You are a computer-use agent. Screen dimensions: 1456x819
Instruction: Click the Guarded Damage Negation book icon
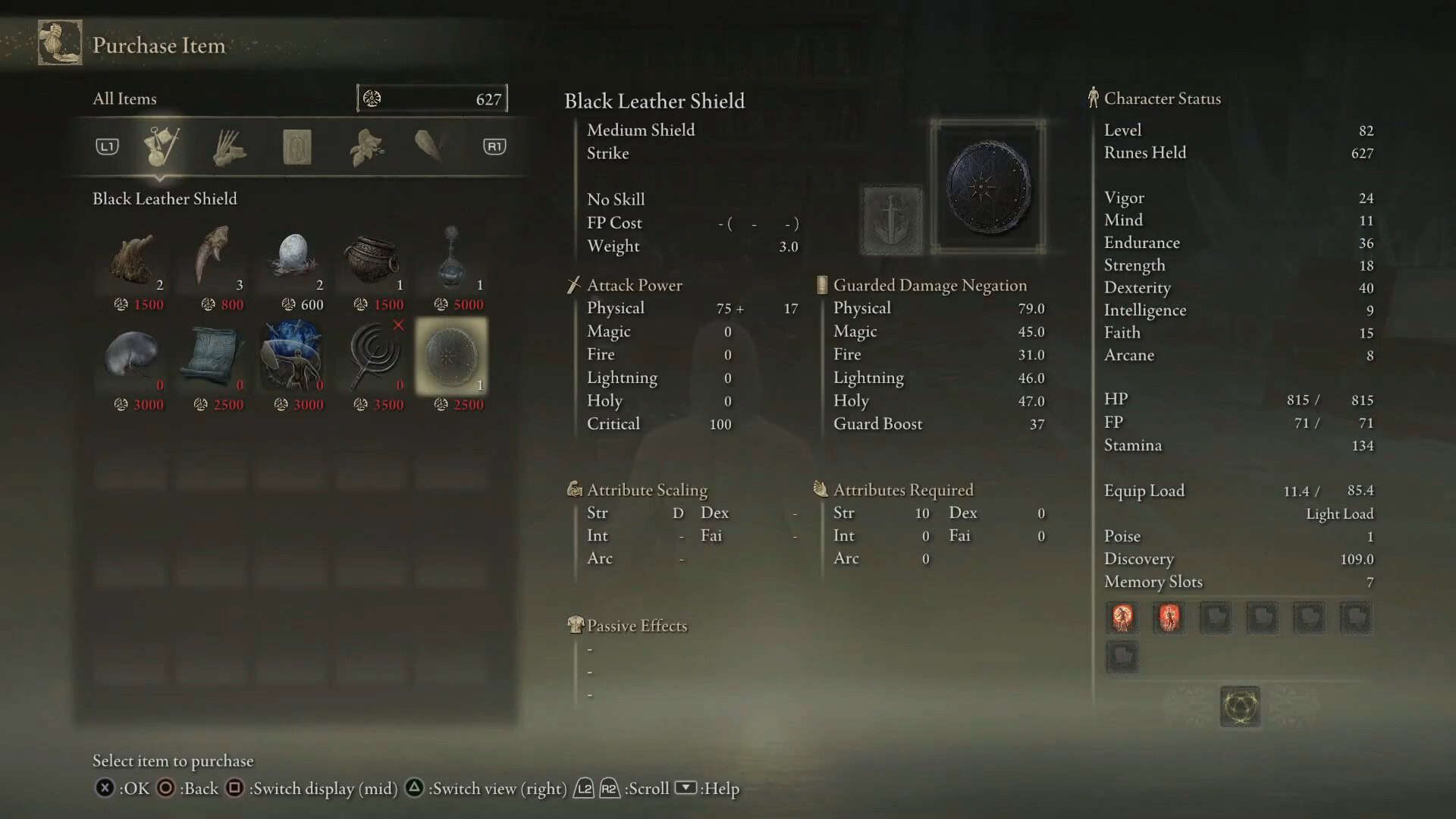pyautogui.click(x=821, y=284)
